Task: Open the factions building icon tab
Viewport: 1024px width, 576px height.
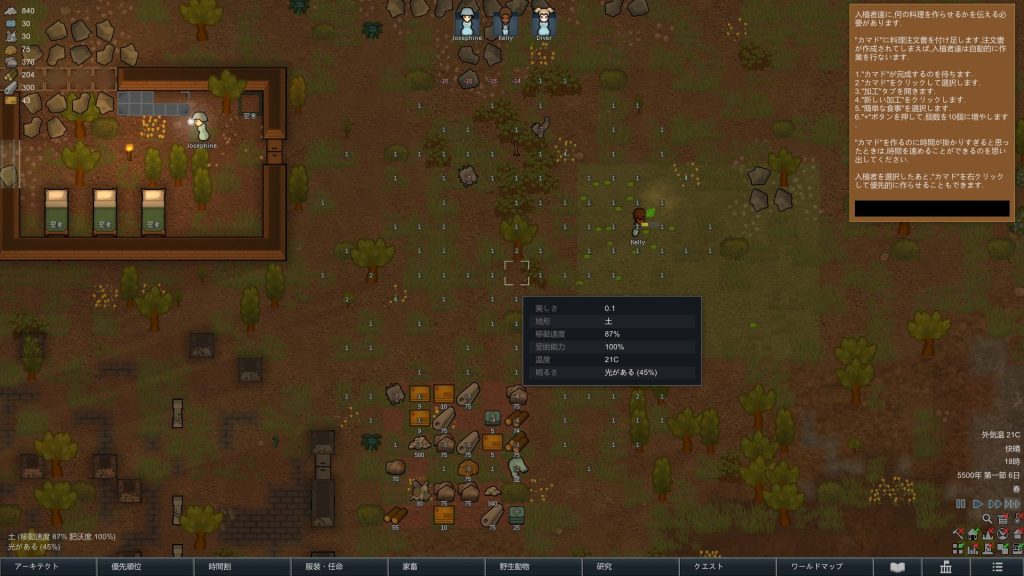Action: pyautogui.click(x=945, y=567)
